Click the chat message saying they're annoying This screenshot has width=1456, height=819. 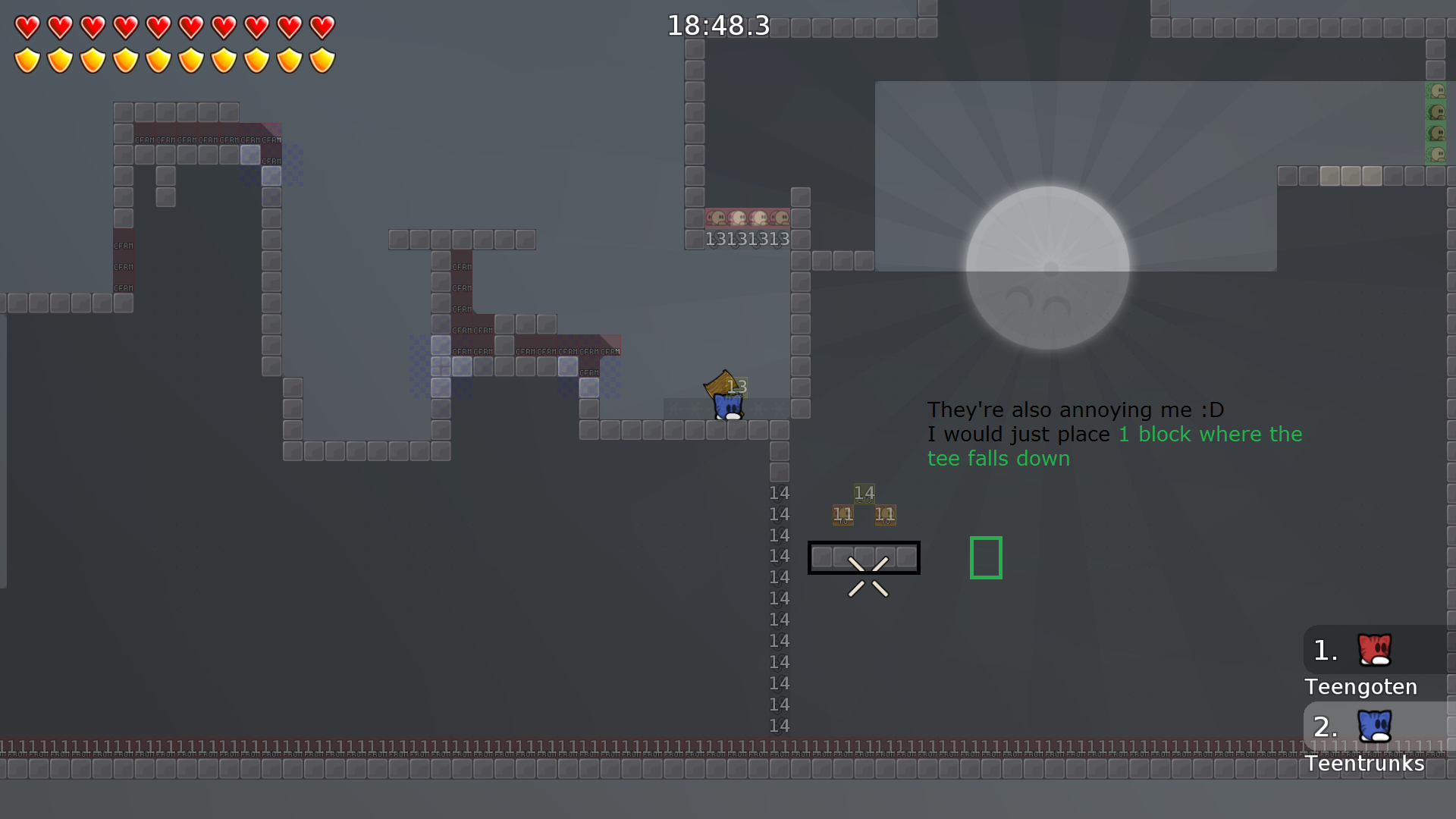pyautogui.click(x=1075, y=409)
